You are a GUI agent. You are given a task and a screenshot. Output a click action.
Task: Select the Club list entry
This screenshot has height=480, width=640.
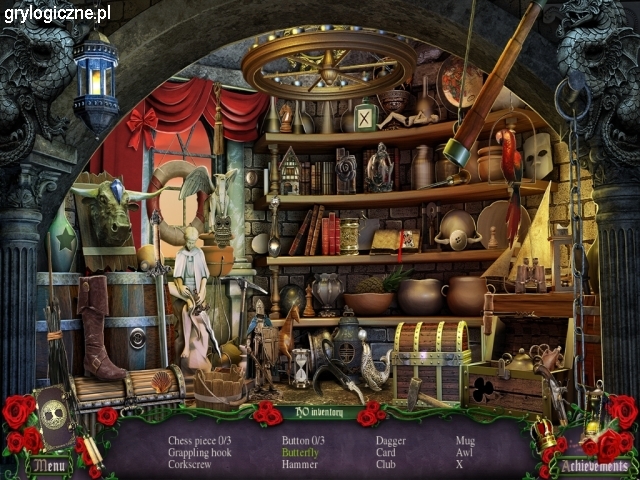tap(387, 464)
